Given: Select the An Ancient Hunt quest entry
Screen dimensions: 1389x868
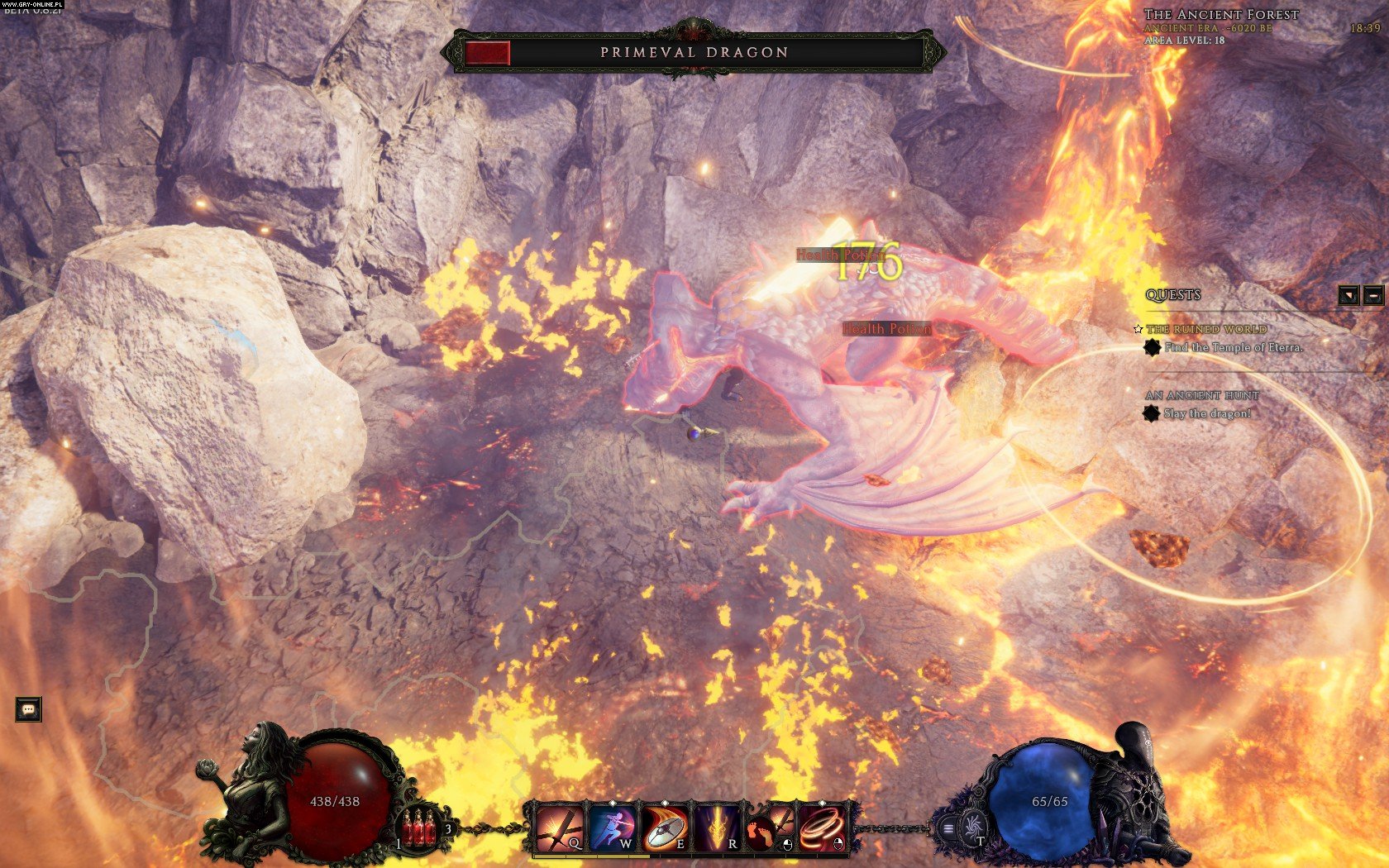Looking at the screenshot, I should coord(1202,395).
